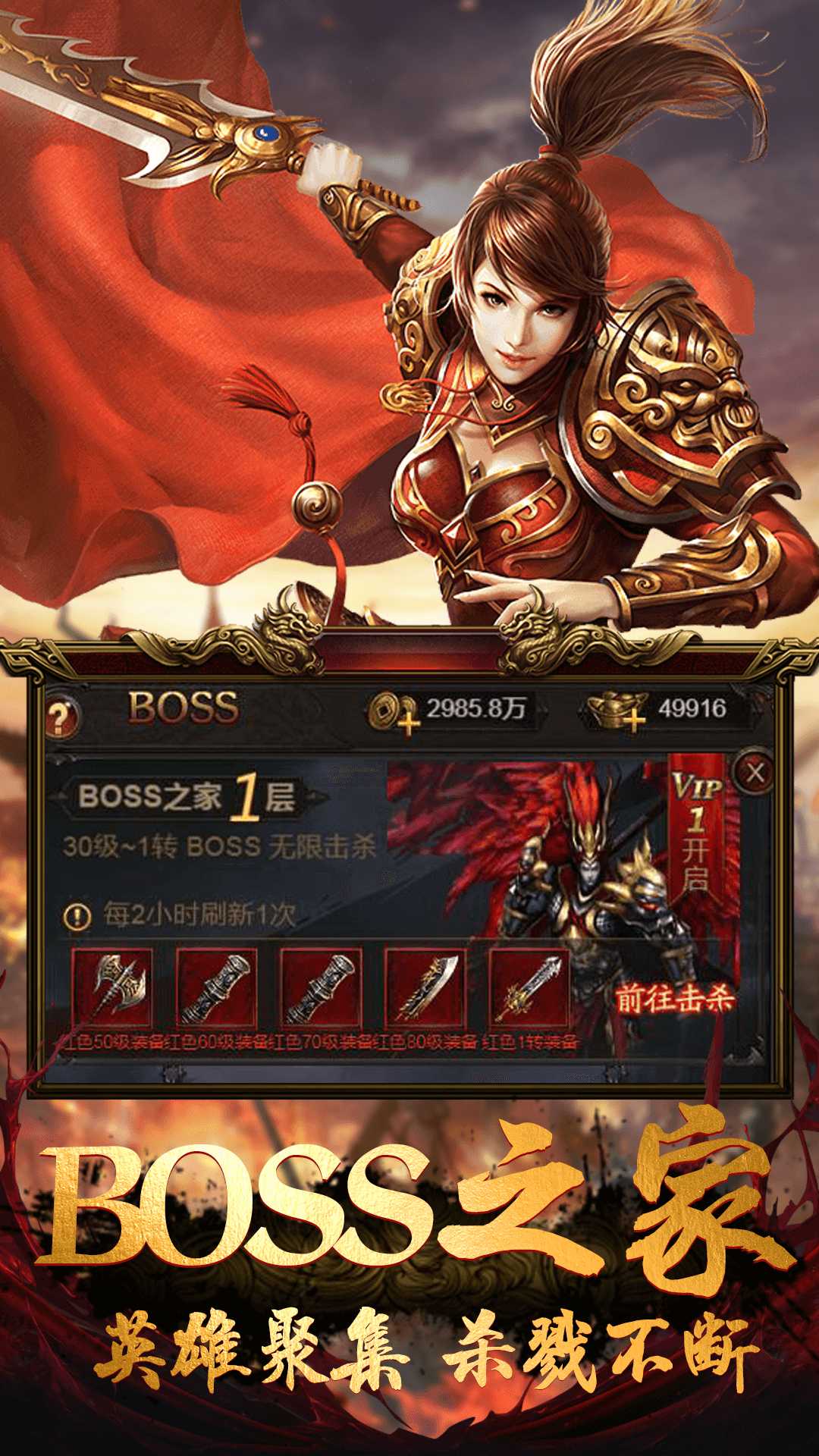The width and height of the screenshot is (819, 1456).
Task: Select the 红色50级装备 axe slot
Action: [112, 987]
